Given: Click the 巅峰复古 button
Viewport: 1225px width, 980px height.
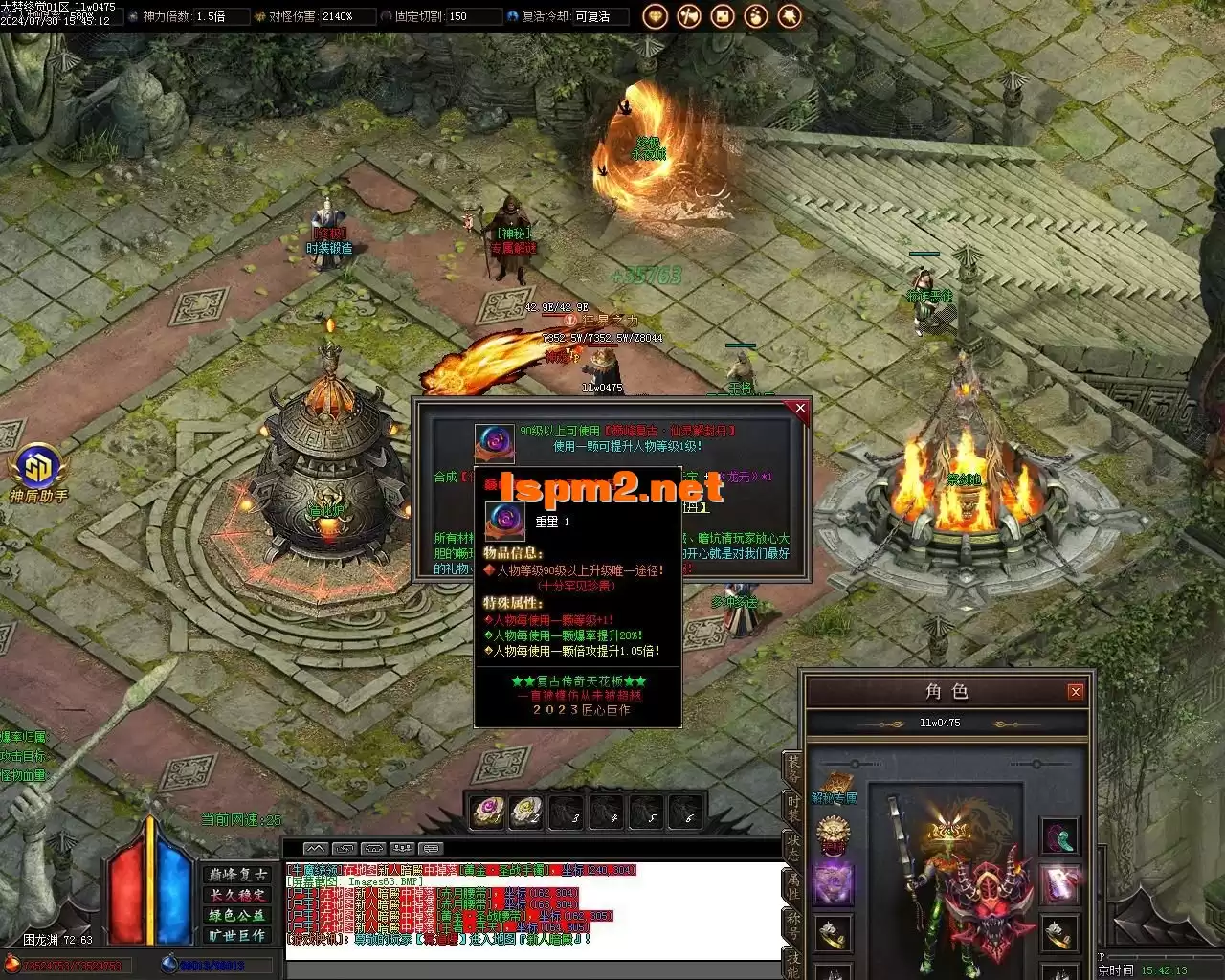Looking at the screenshot, I should (x=237, y=875).
